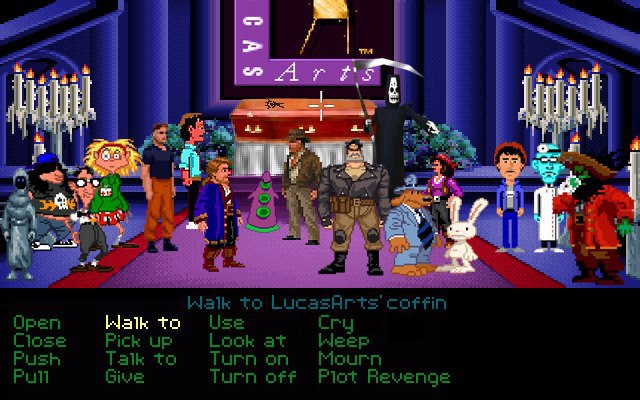The image size is (640, 400).
Task: Choose the Close verb
Action: tap(40, 341)
